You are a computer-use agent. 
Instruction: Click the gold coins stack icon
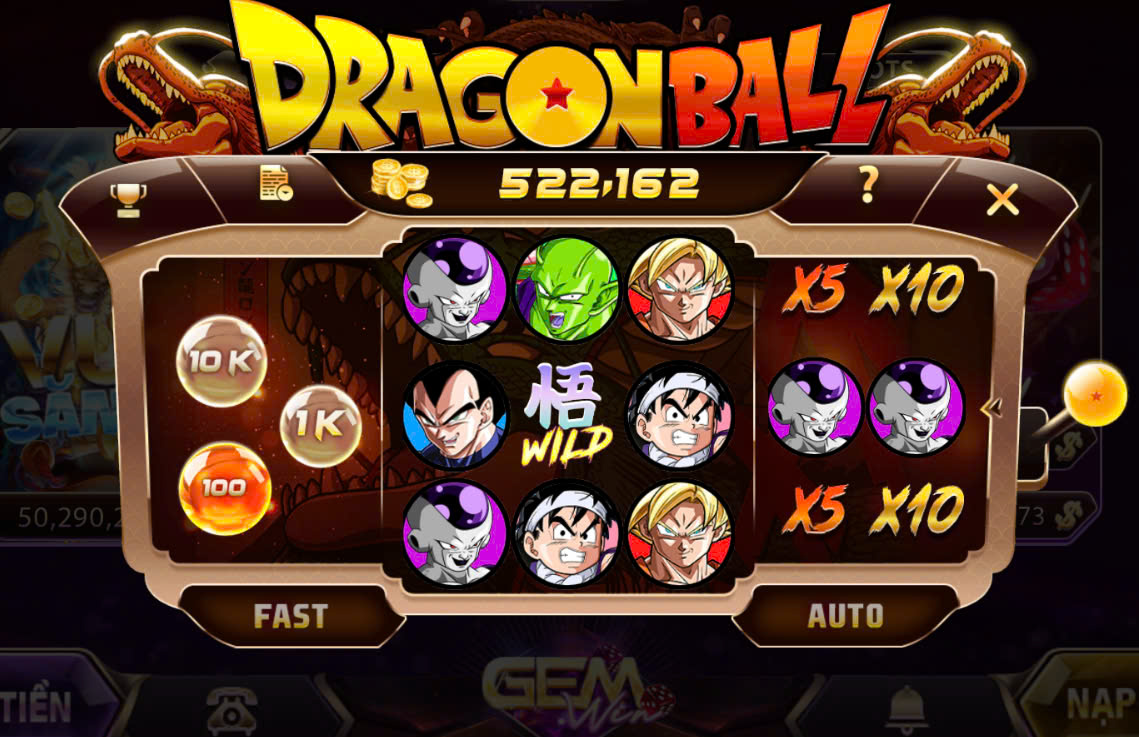point(400,182)
